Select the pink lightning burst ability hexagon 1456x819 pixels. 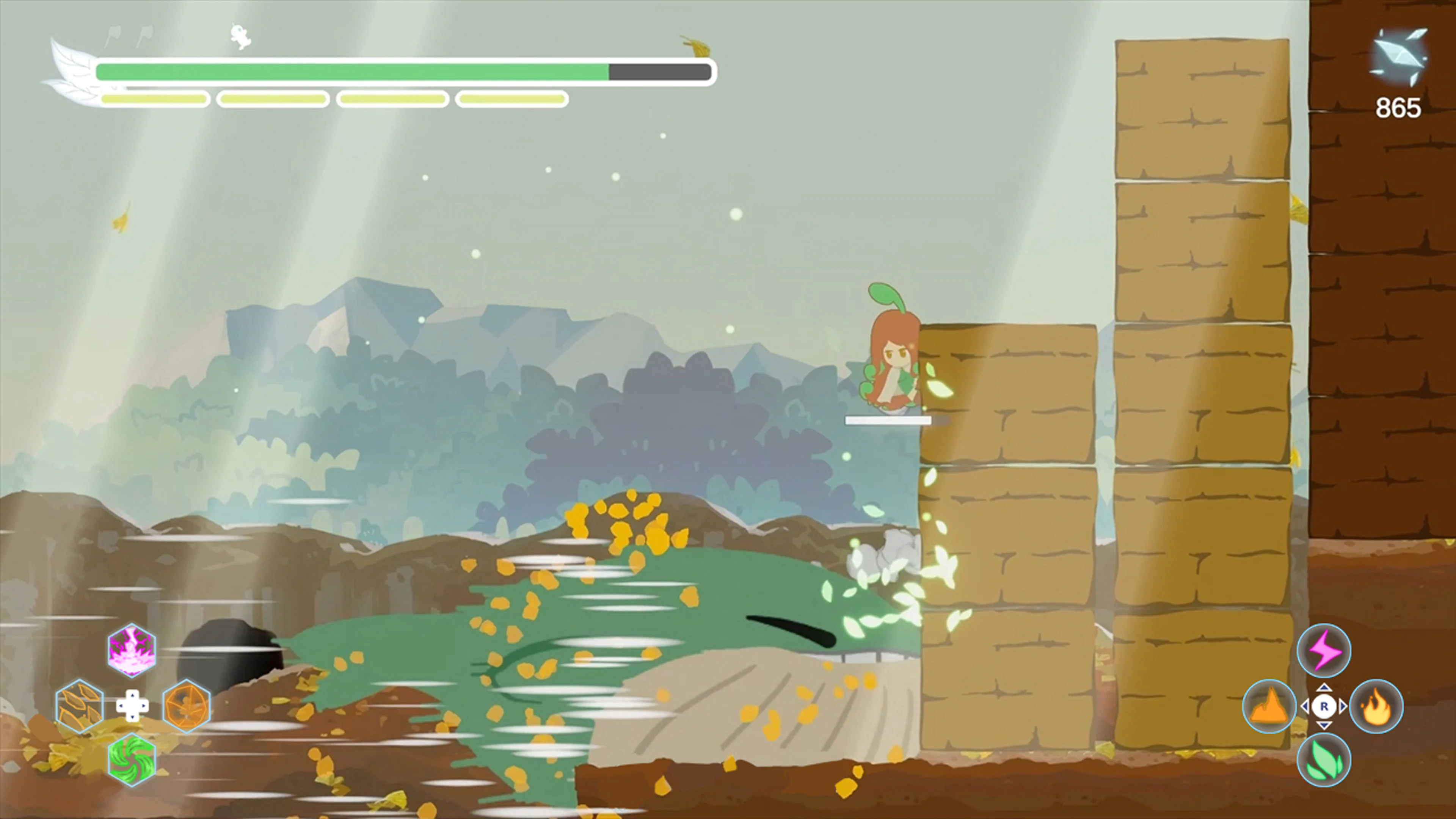[x=131, y=651]
